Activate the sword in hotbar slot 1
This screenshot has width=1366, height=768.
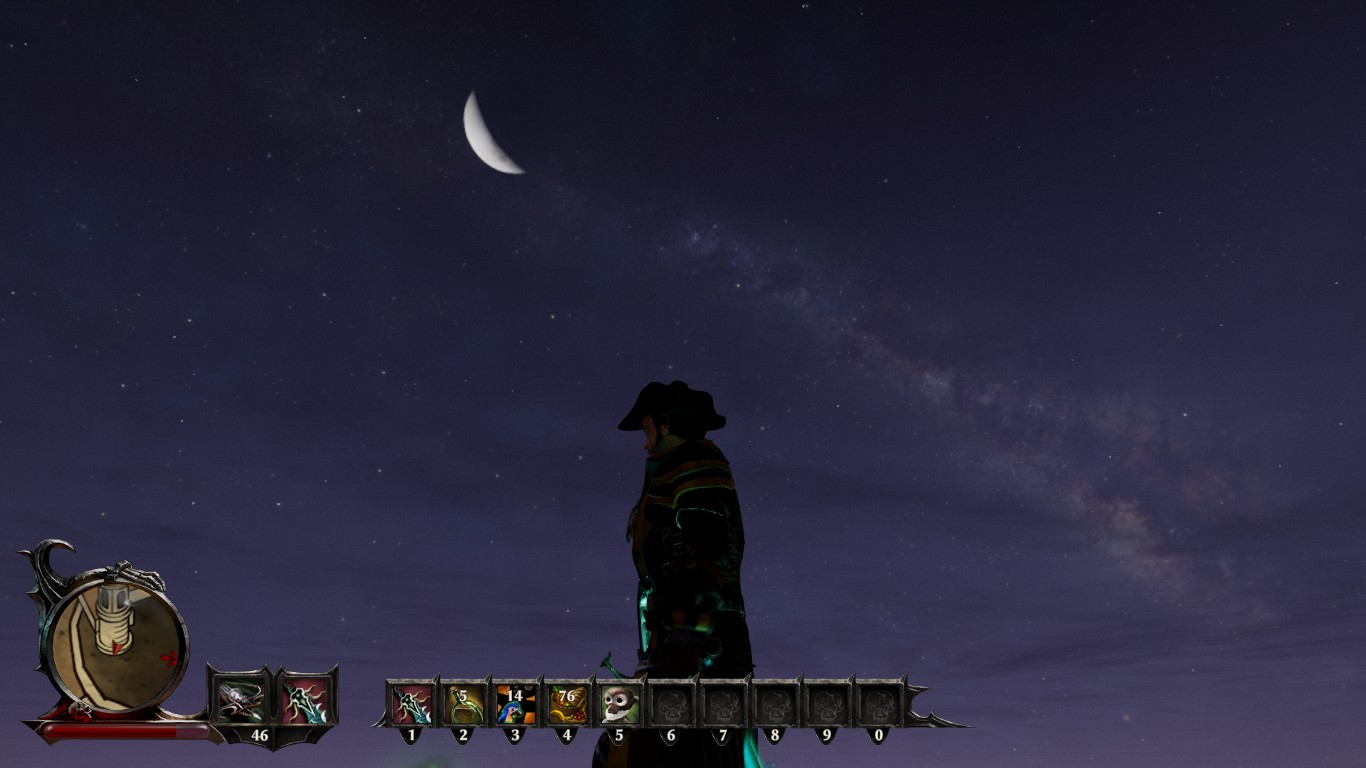pyautogui.click(x=411, y=704)
